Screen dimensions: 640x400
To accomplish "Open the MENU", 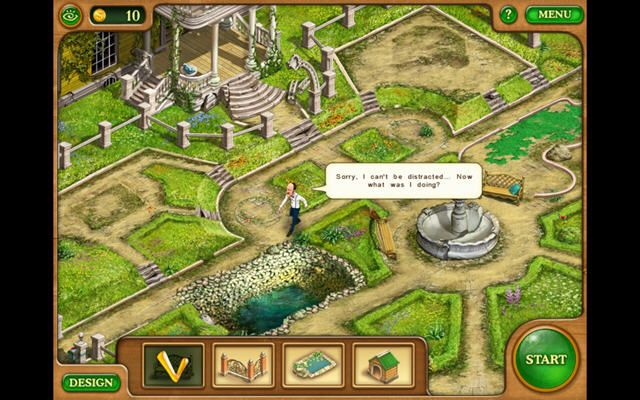I will [554, 15].
